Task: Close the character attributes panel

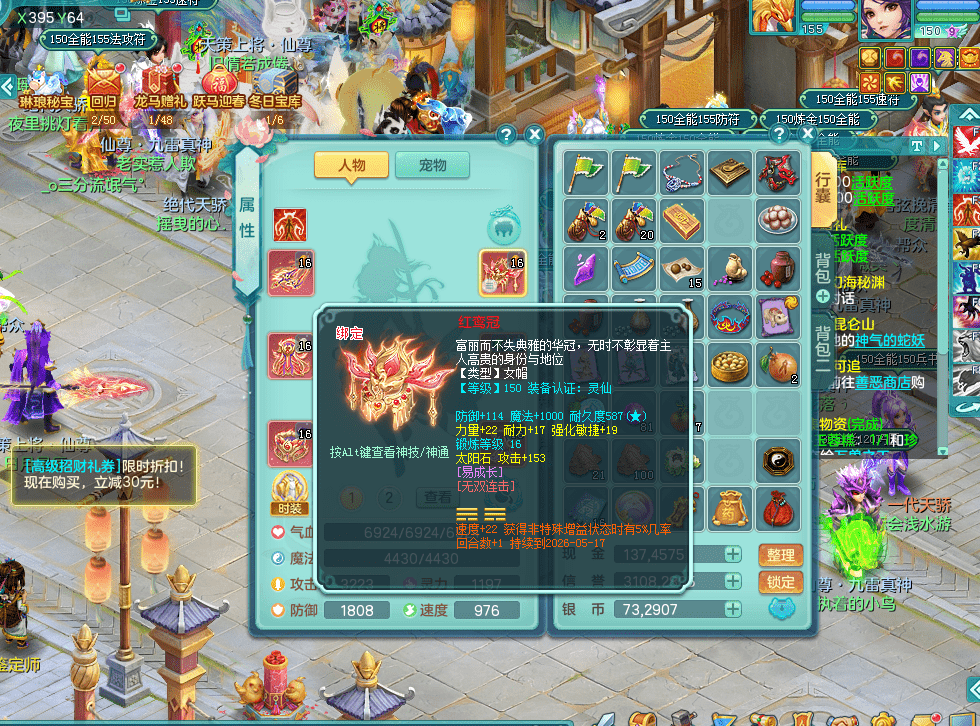Action: (535, 134)
